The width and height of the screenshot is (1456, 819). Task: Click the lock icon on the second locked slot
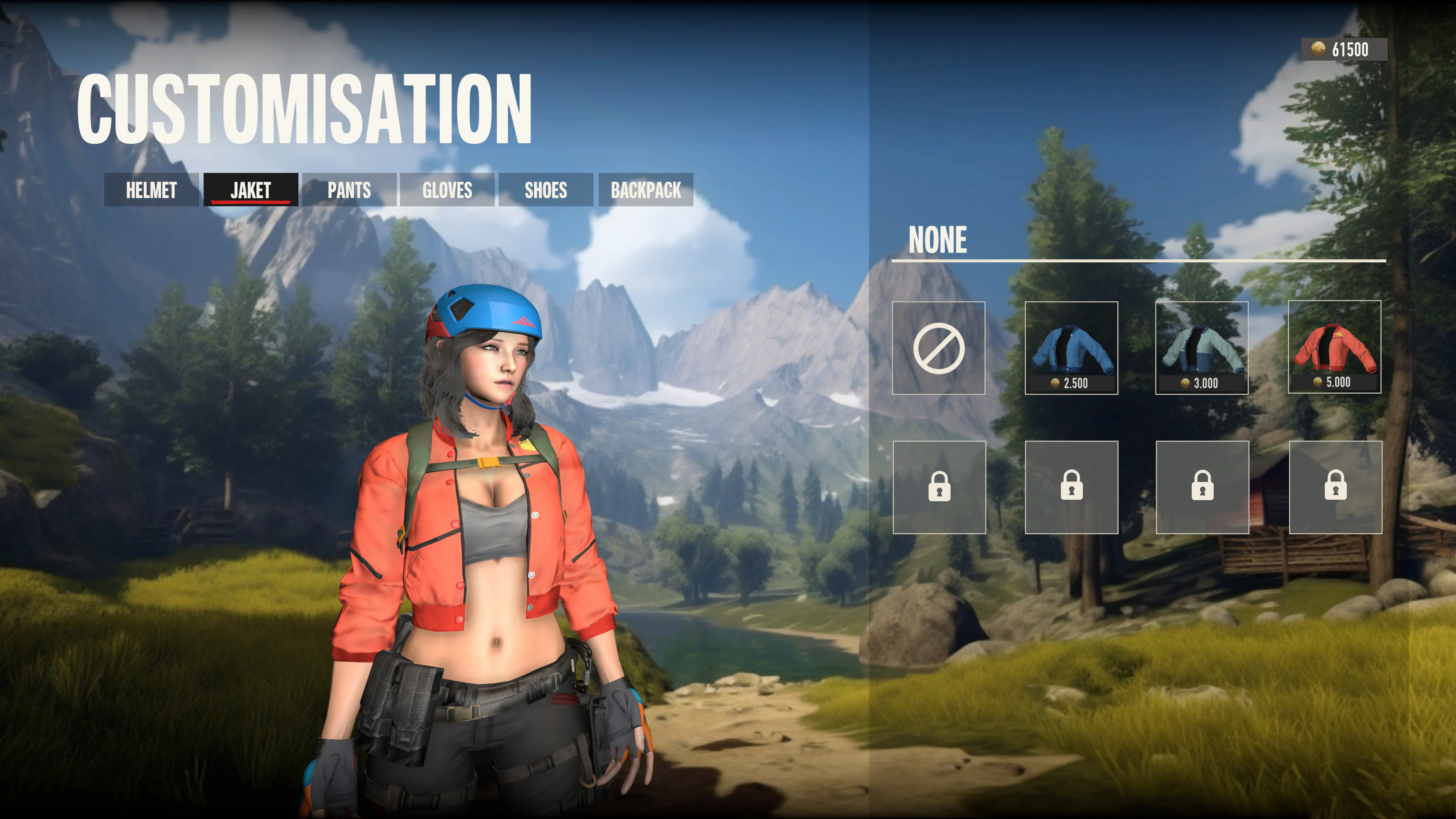pos(1071,487)
